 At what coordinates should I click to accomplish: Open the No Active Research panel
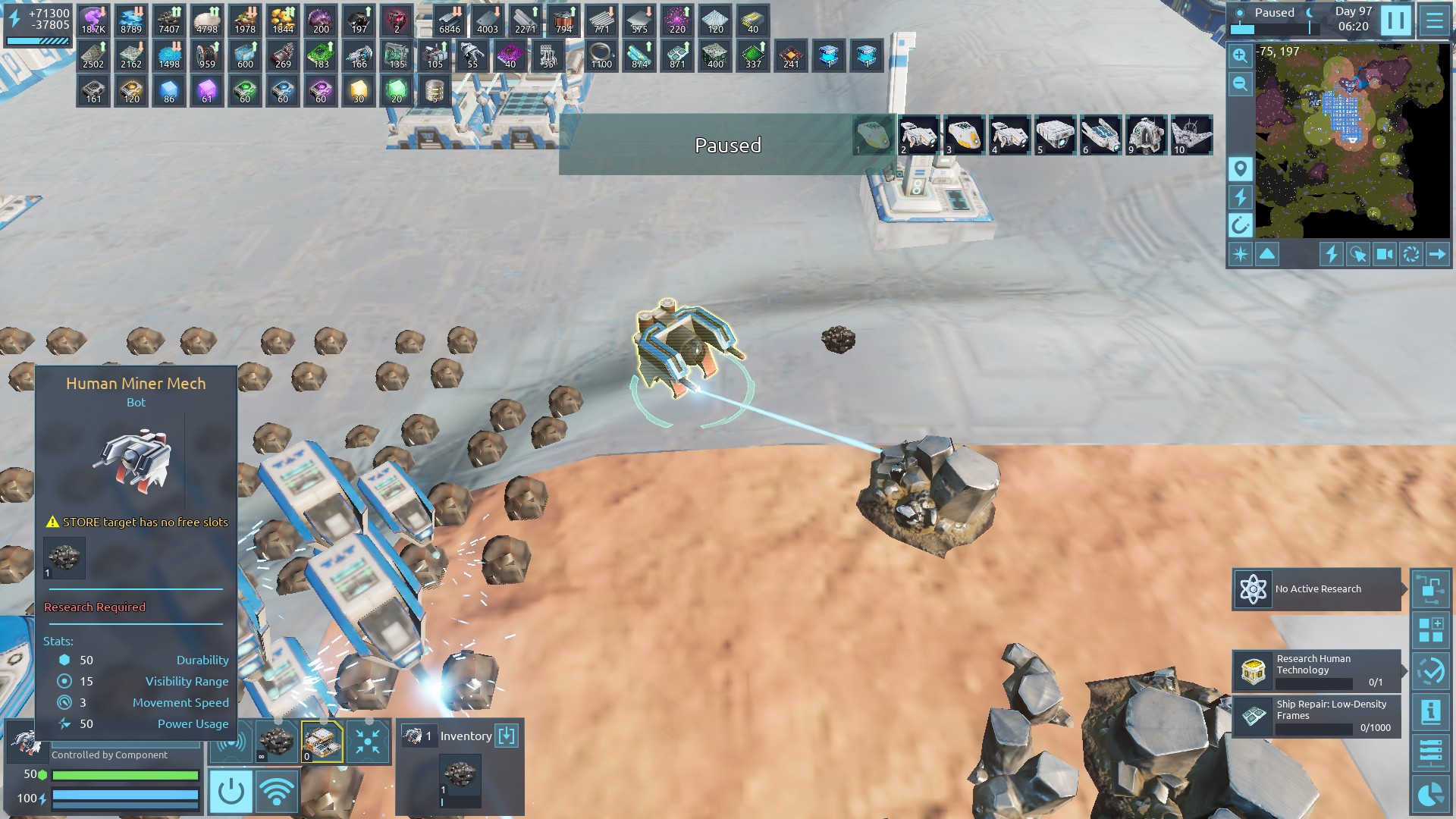pyautogui.click(x=1317, y=589)
